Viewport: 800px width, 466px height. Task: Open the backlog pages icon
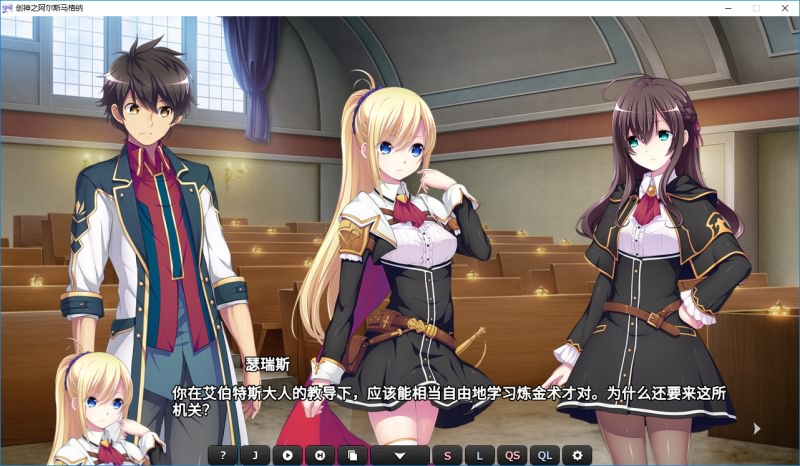point(351,455)
